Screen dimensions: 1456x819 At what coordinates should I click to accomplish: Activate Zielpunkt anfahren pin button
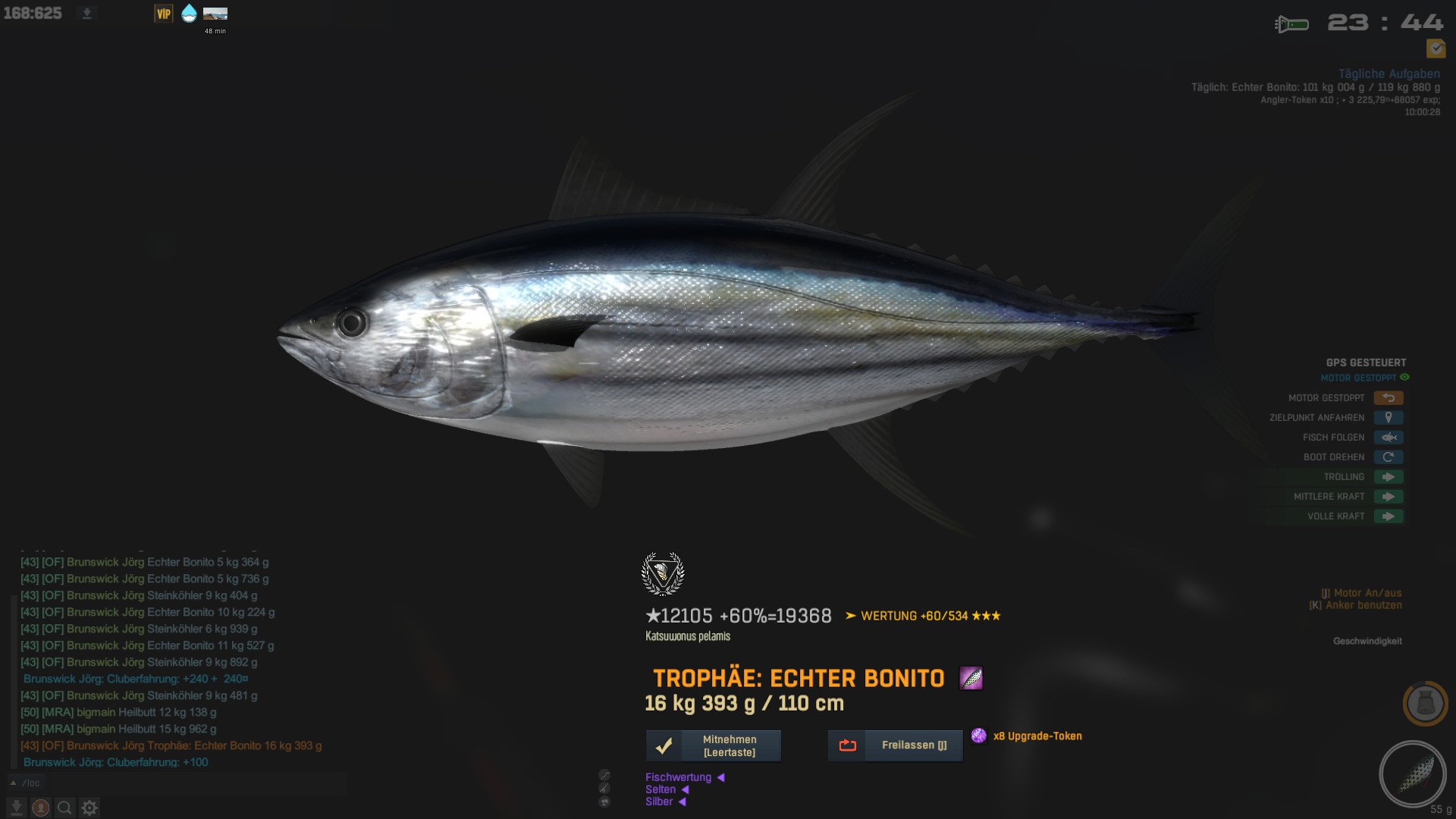(1388, 418)
